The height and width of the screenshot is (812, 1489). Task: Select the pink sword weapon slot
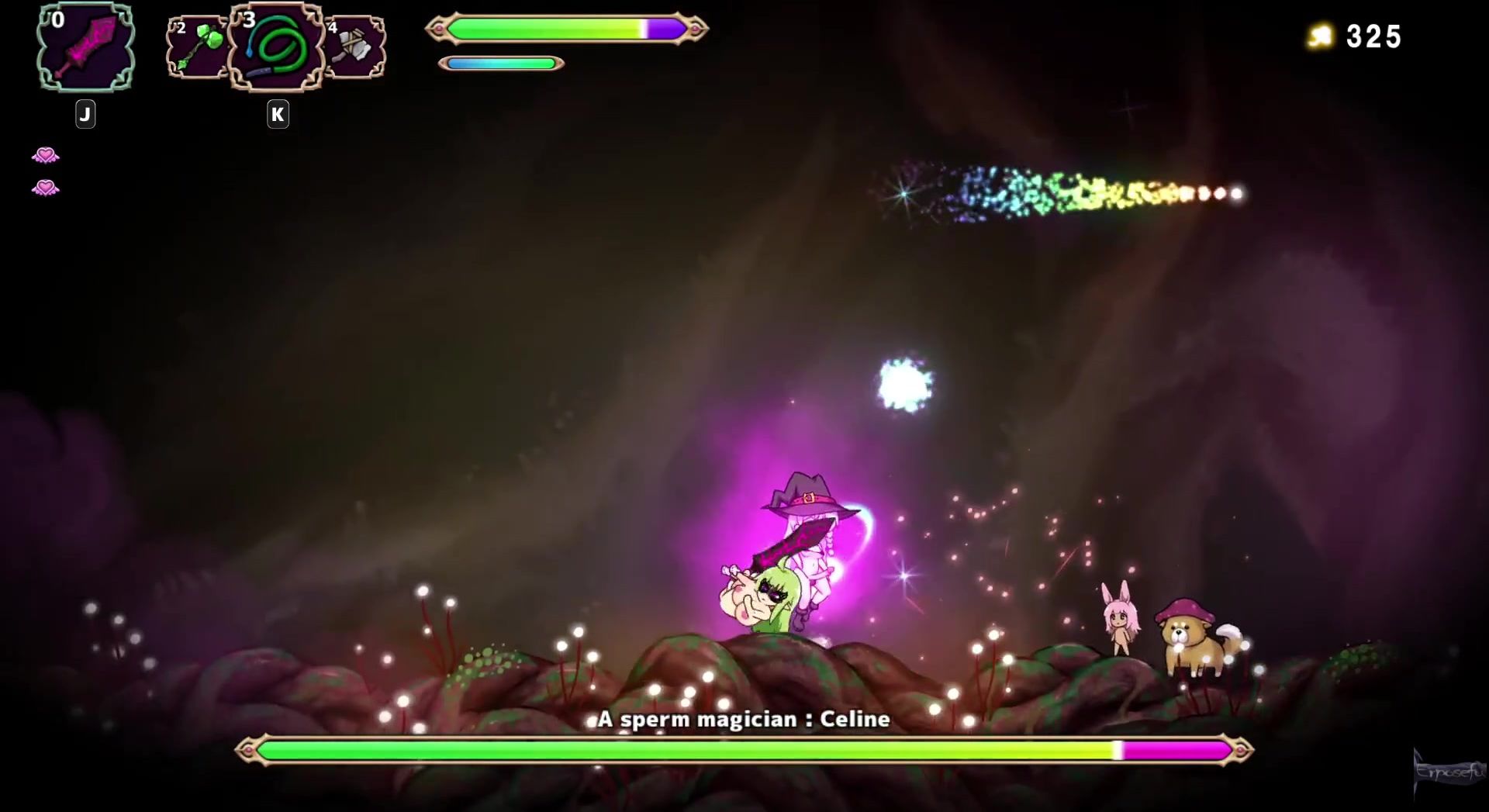85,47
